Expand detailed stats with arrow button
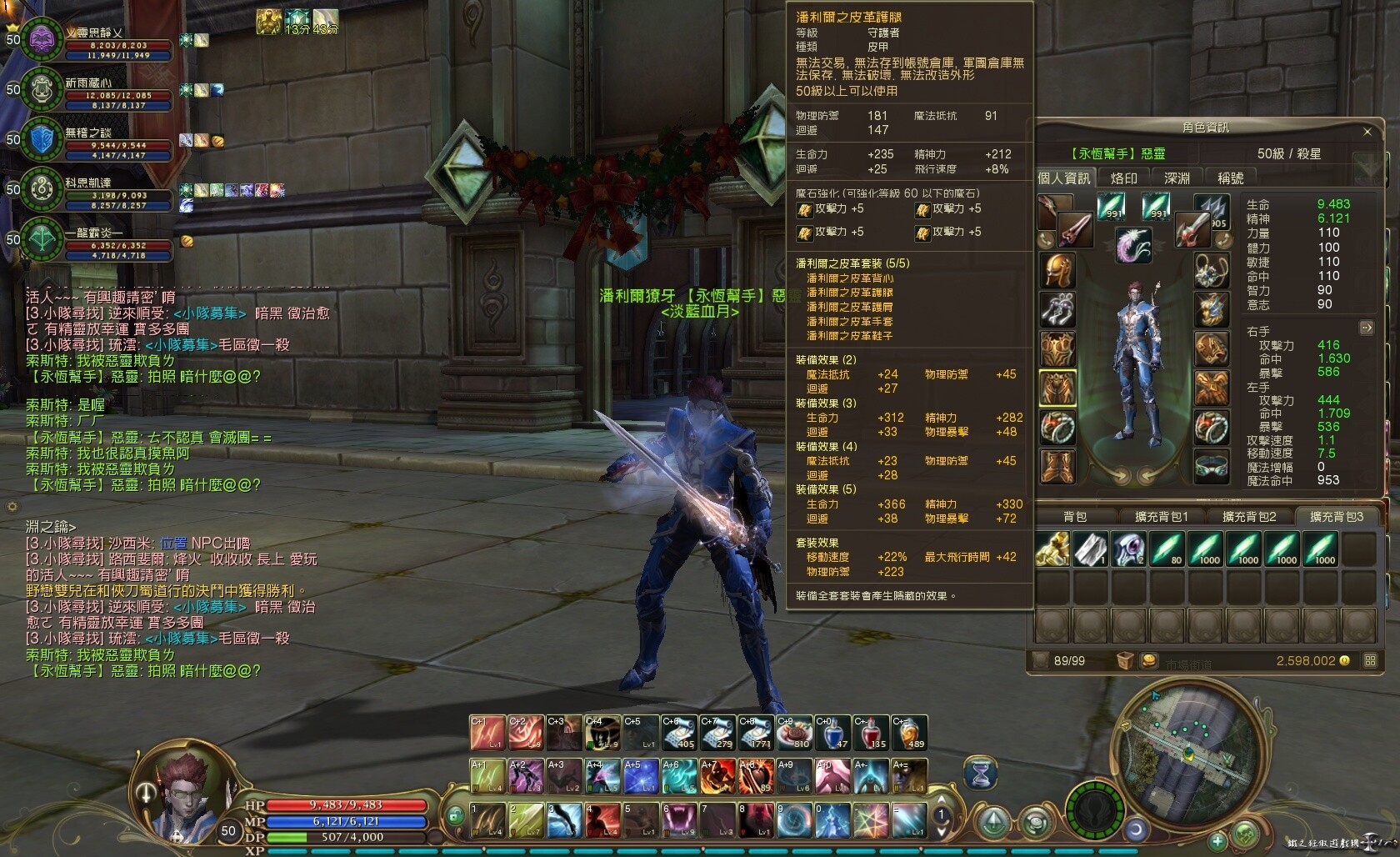This screenshot has height=857, width=1400. click(1366, 328)
